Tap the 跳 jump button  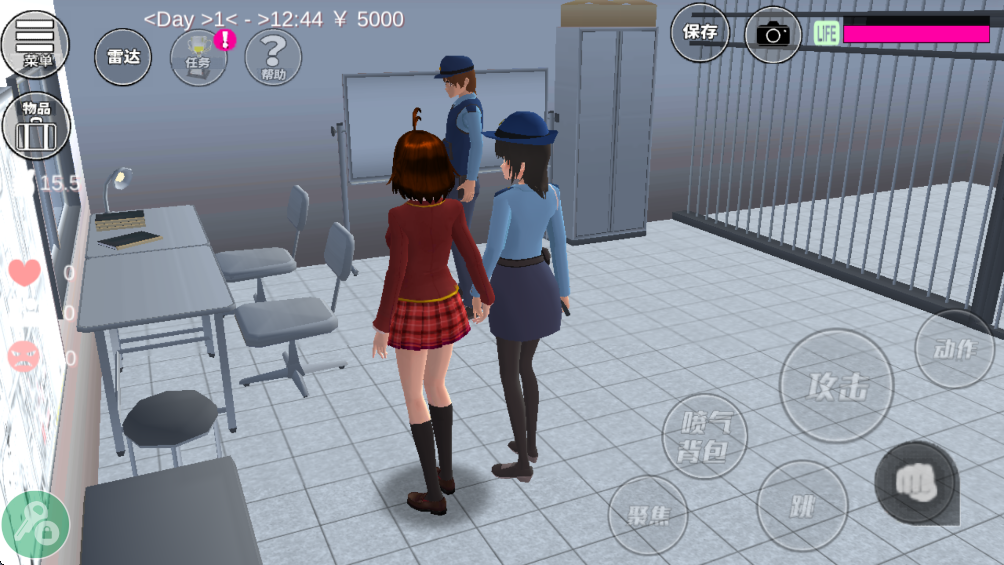(x=802, y=506)
